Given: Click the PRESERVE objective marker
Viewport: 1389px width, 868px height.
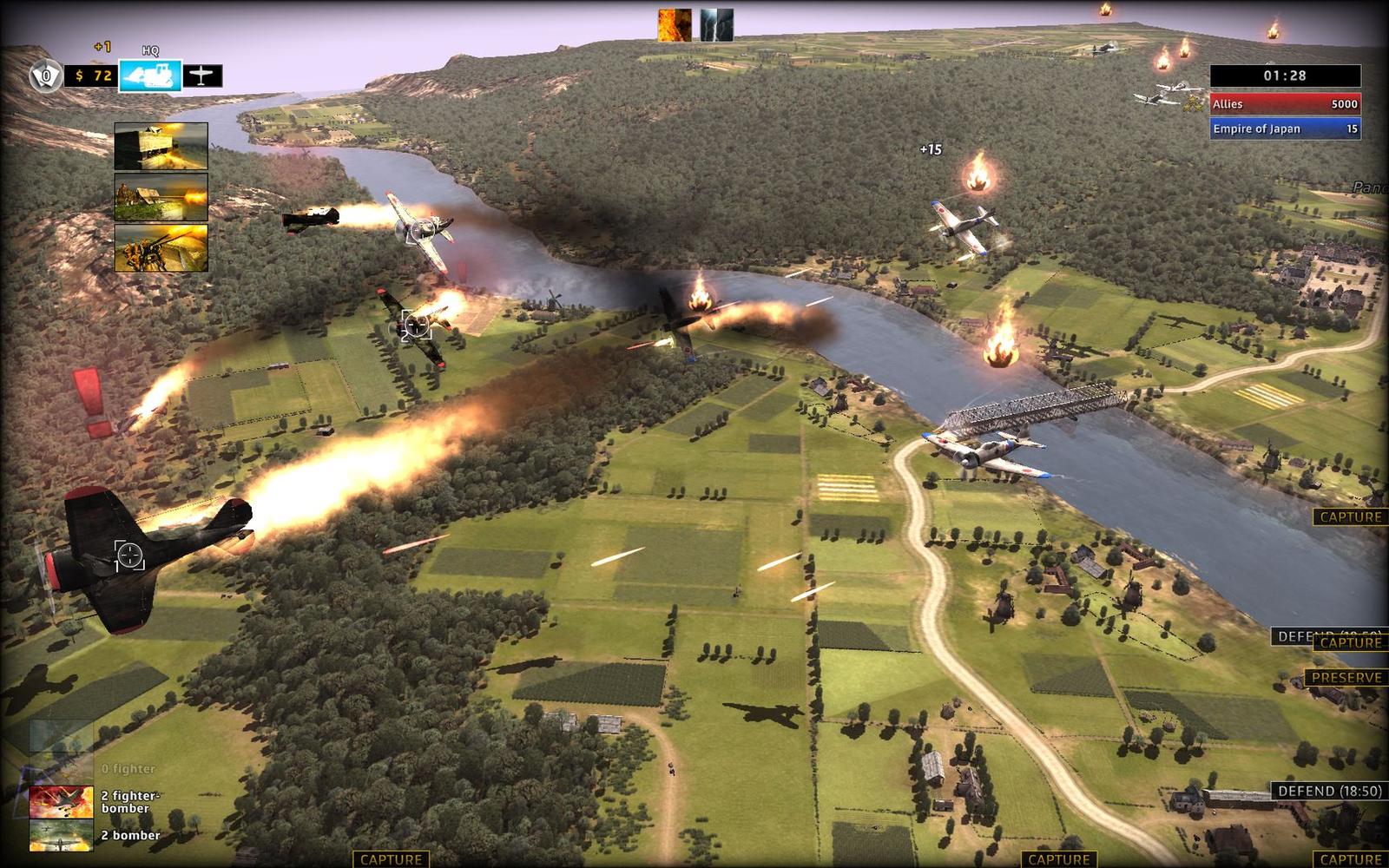Looking at the screenshot, I should click(1346, 677).
